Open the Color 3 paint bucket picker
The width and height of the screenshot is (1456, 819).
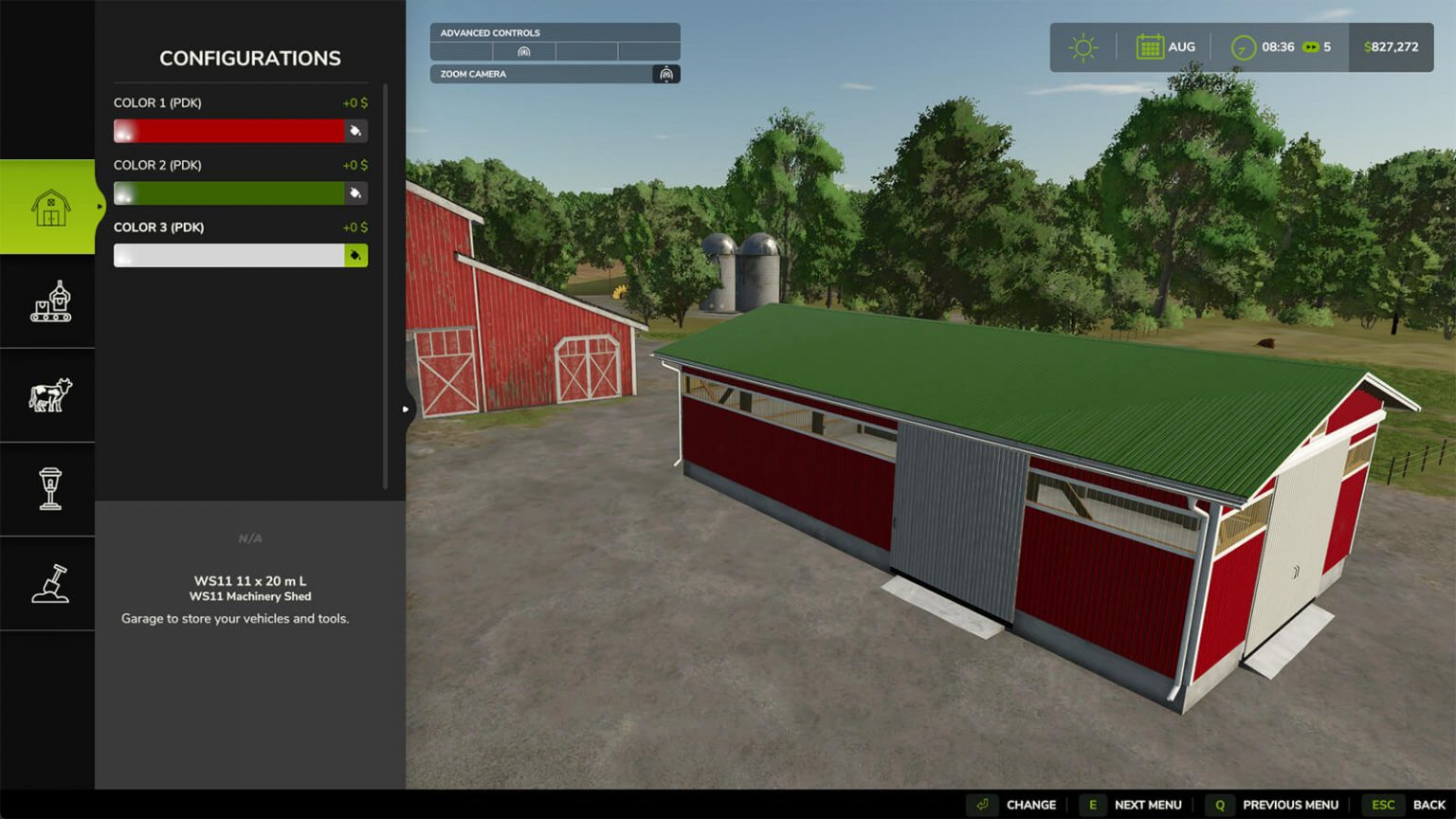point(355,254)
